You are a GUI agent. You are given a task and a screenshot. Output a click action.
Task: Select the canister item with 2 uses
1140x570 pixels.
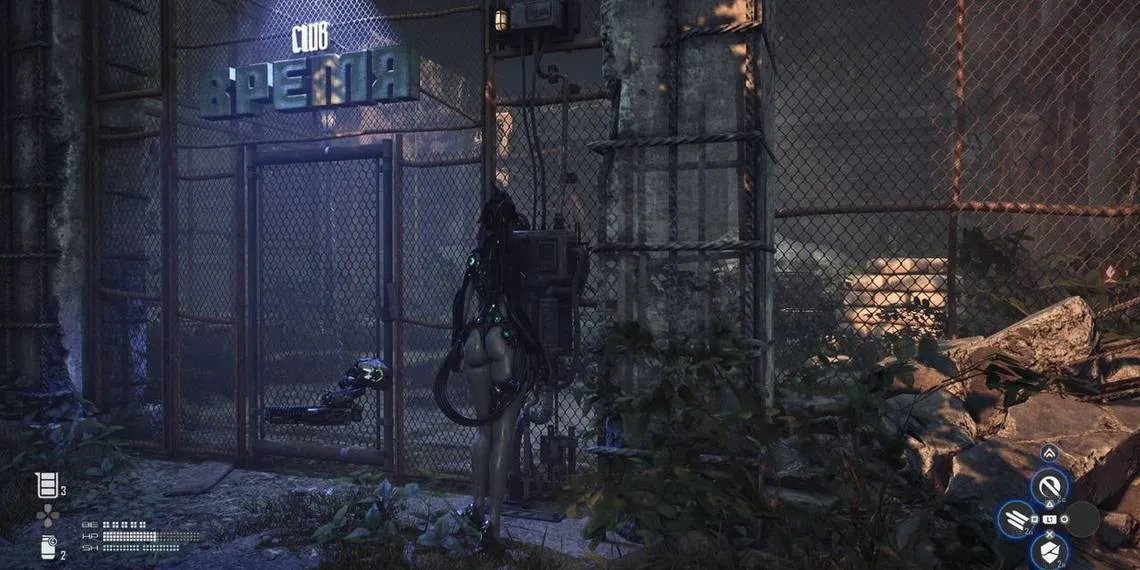click(47, 547)
